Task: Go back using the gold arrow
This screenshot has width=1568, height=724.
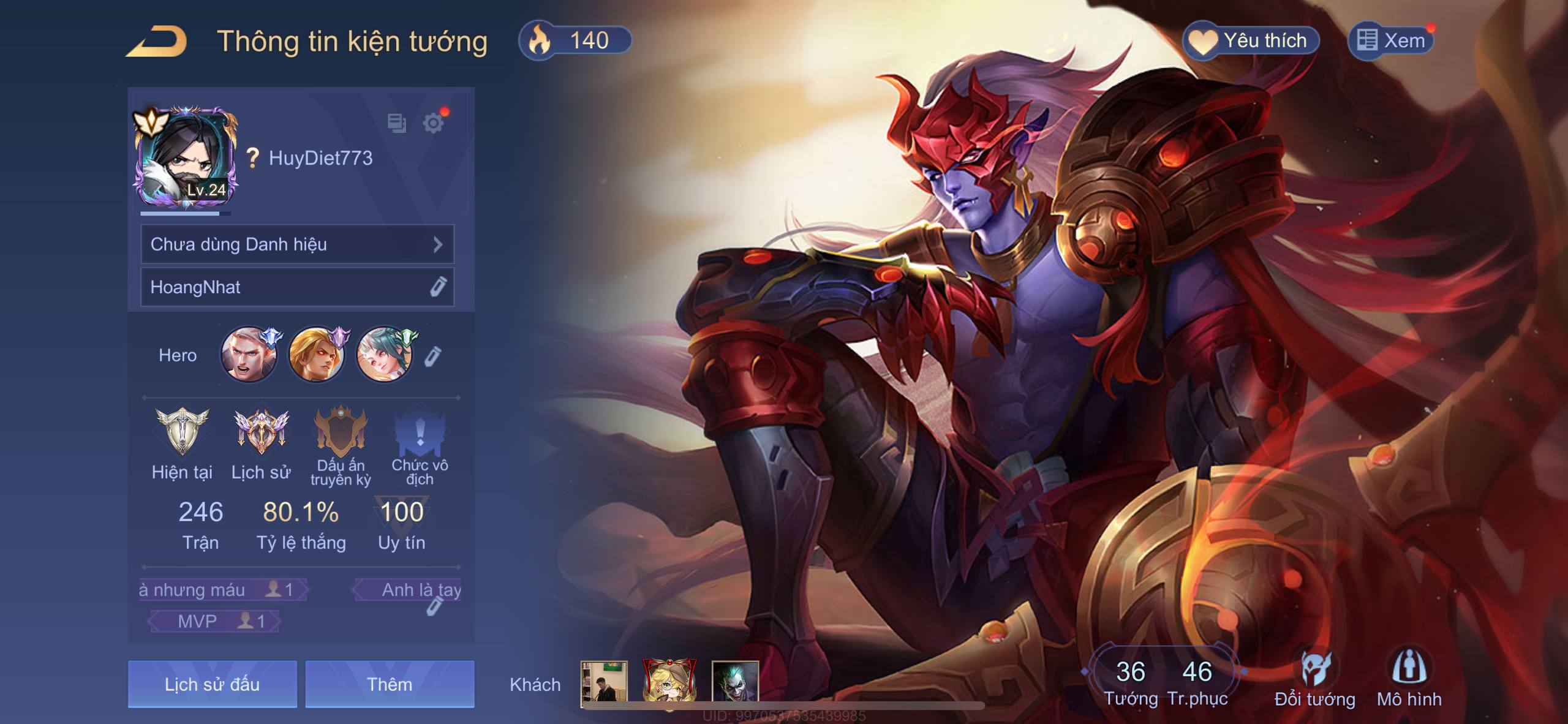Action: 157,43
